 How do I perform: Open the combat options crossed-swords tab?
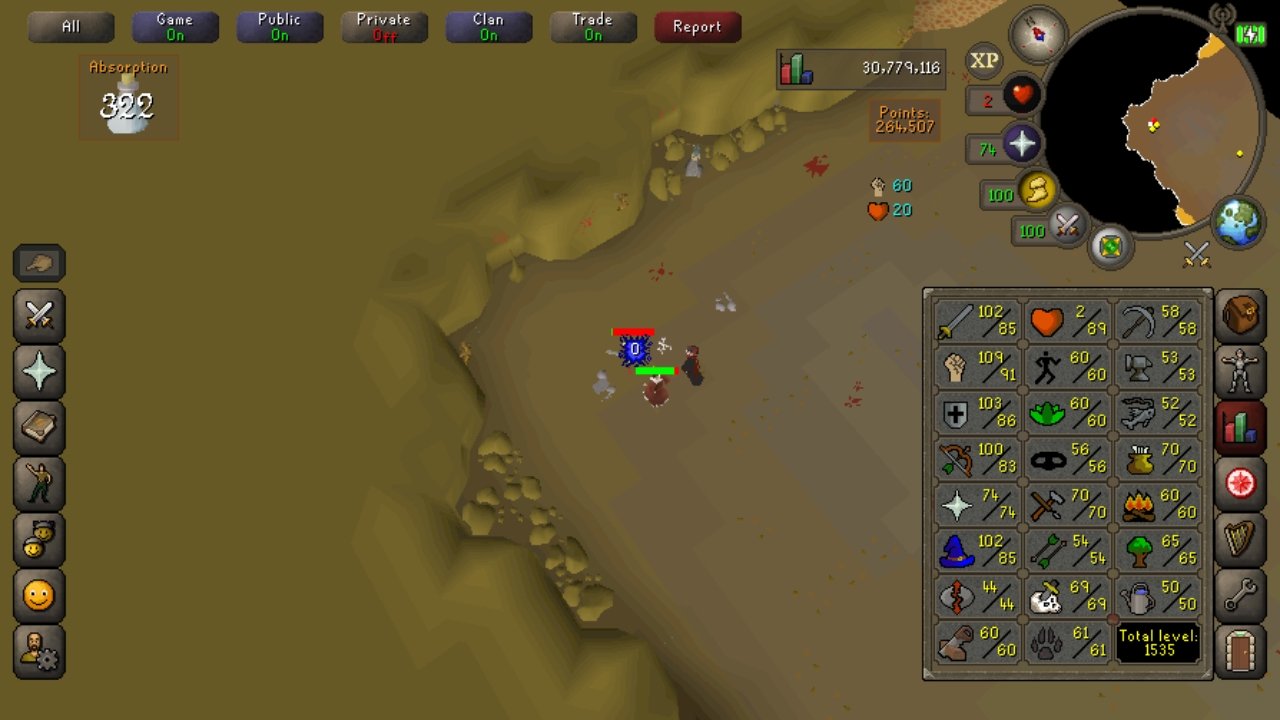click(x=39, y=316)
